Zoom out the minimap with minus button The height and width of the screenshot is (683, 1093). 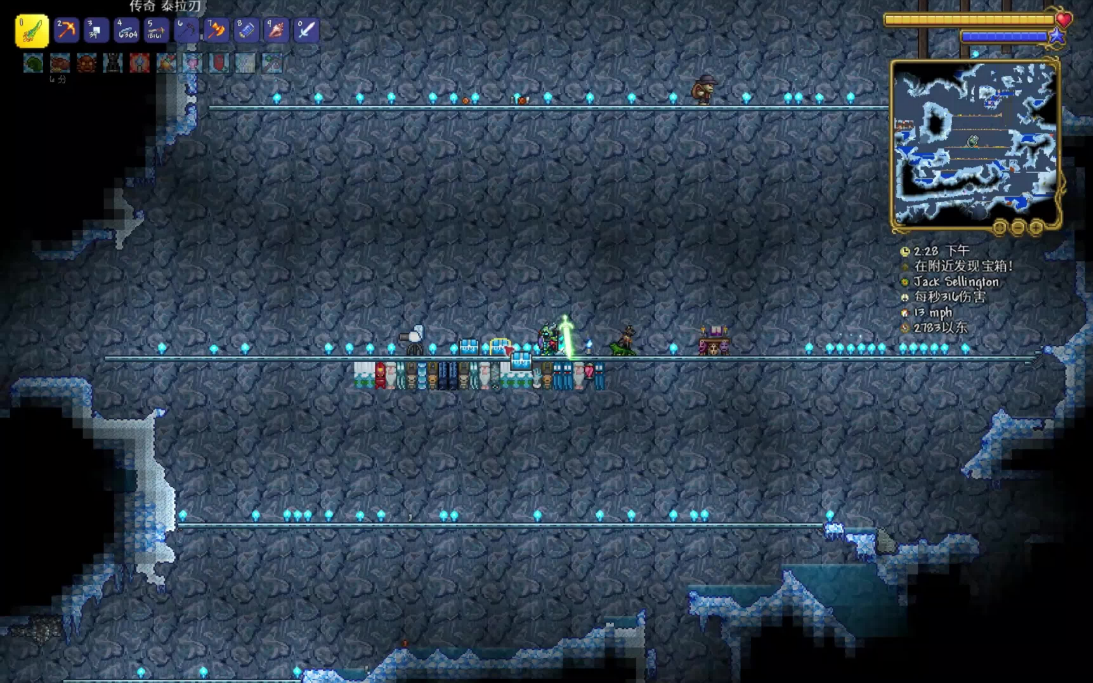(1018, 228)
